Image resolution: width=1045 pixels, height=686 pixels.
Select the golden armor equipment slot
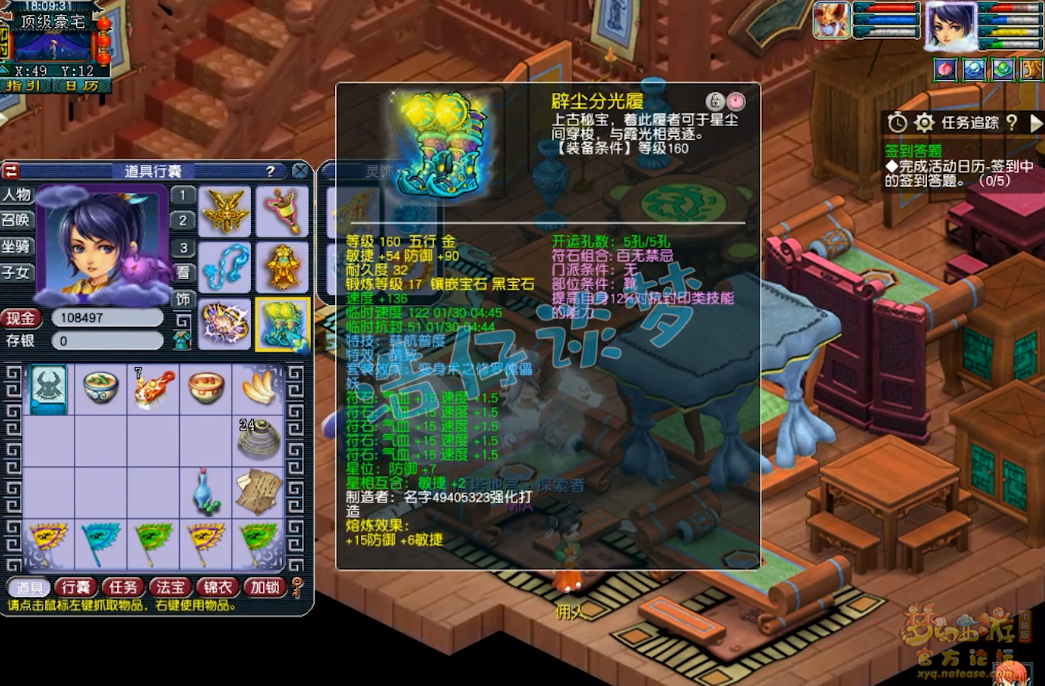point(282,267)
